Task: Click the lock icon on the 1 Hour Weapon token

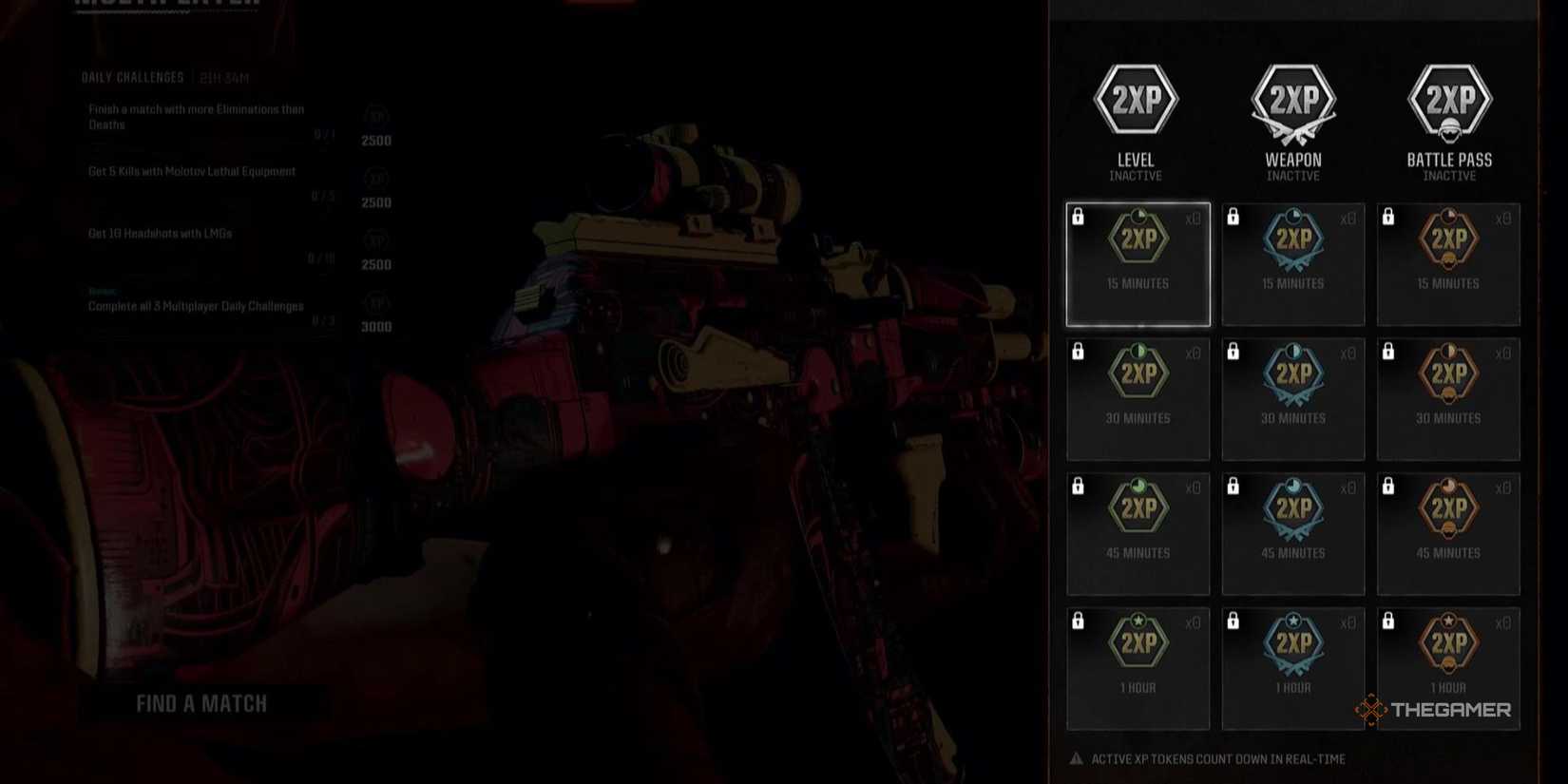Action: (1235, 621)
